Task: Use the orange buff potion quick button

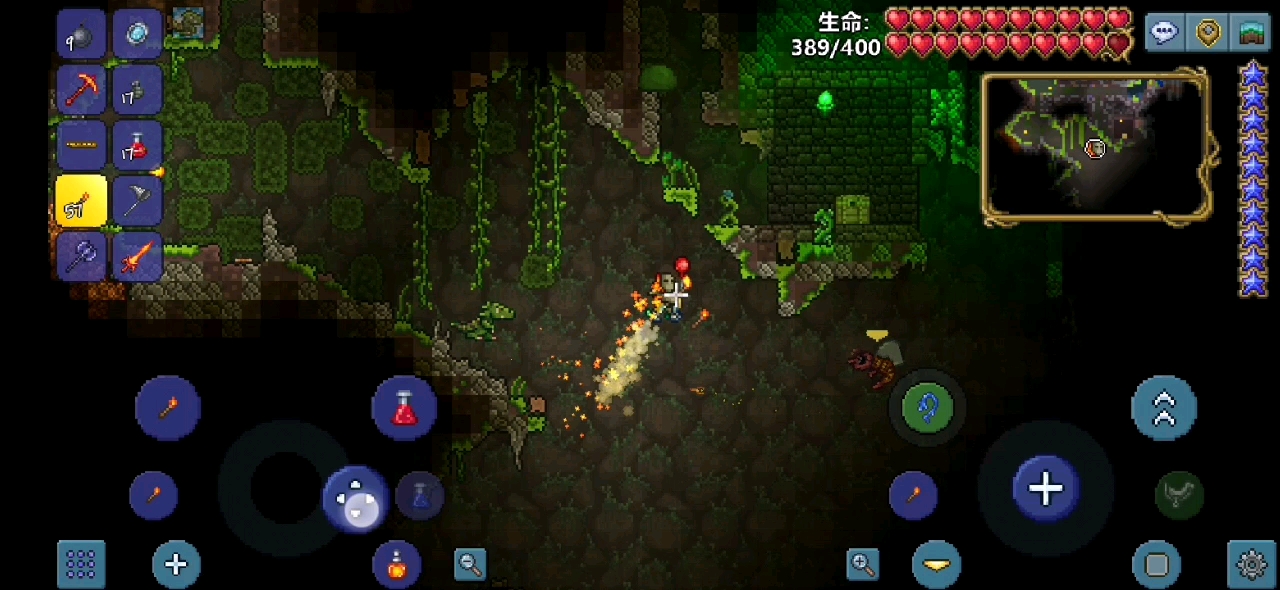Action: coord(396,565)
